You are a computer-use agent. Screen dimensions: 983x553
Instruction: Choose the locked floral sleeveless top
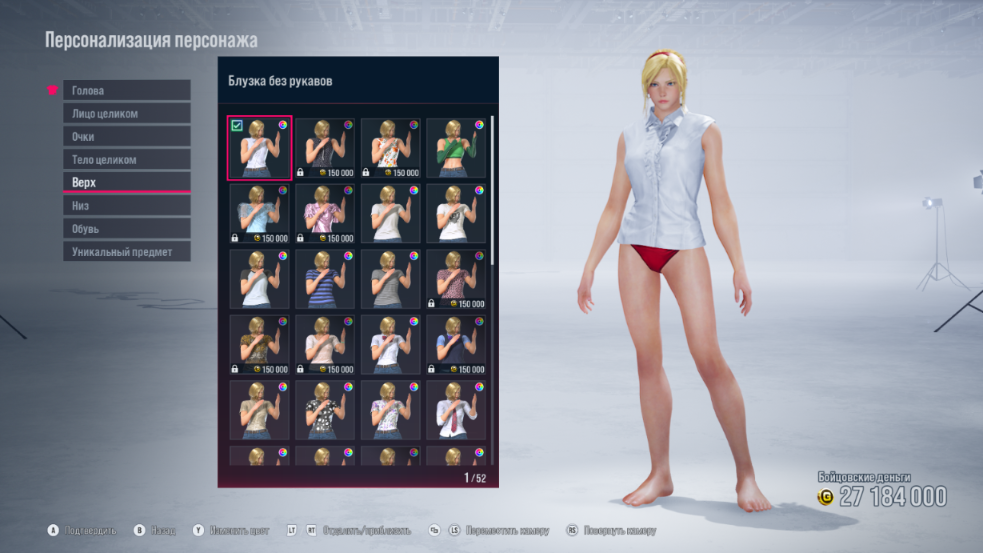coord(390,148)
